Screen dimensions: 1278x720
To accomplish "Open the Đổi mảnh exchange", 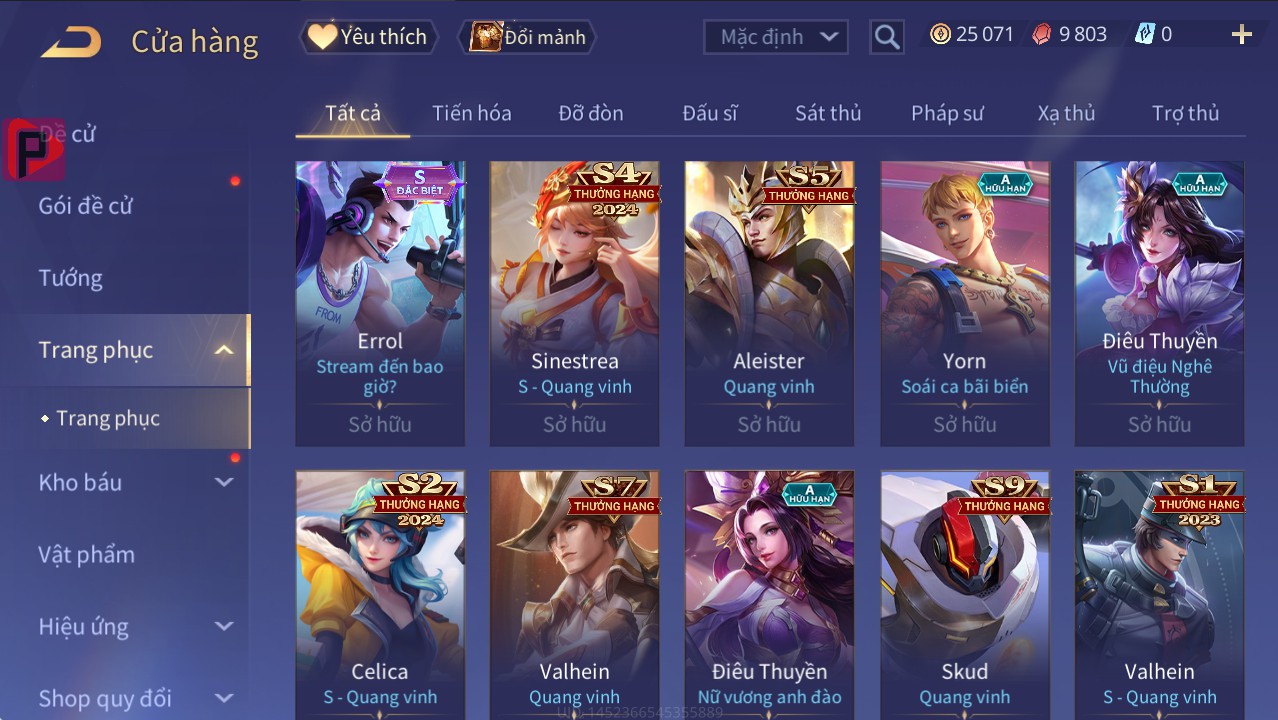I will [528, 37].
